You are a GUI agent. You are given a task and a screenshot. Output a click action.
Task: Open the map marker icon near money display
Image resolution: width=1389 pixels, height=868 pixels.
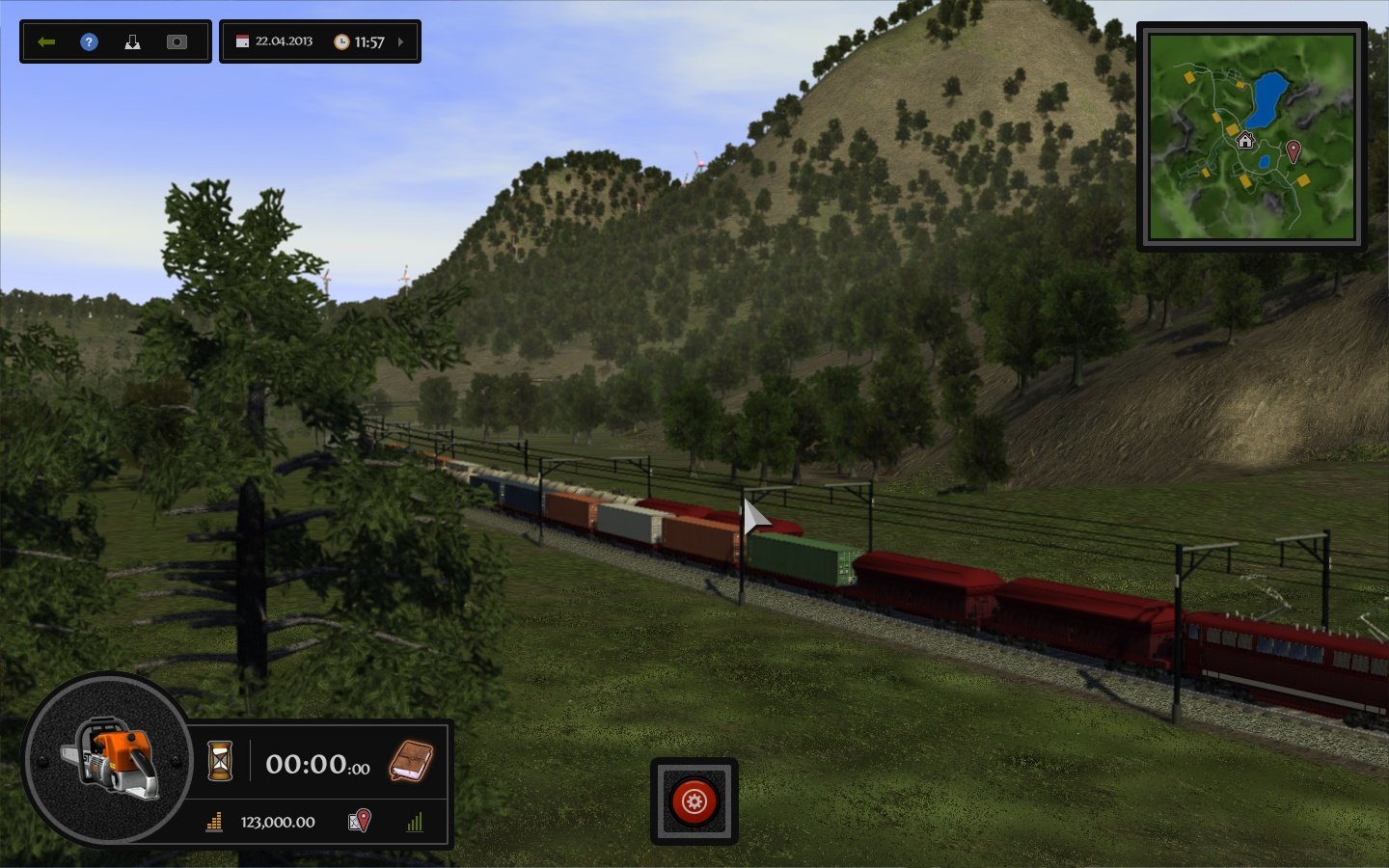coord(358,822)
